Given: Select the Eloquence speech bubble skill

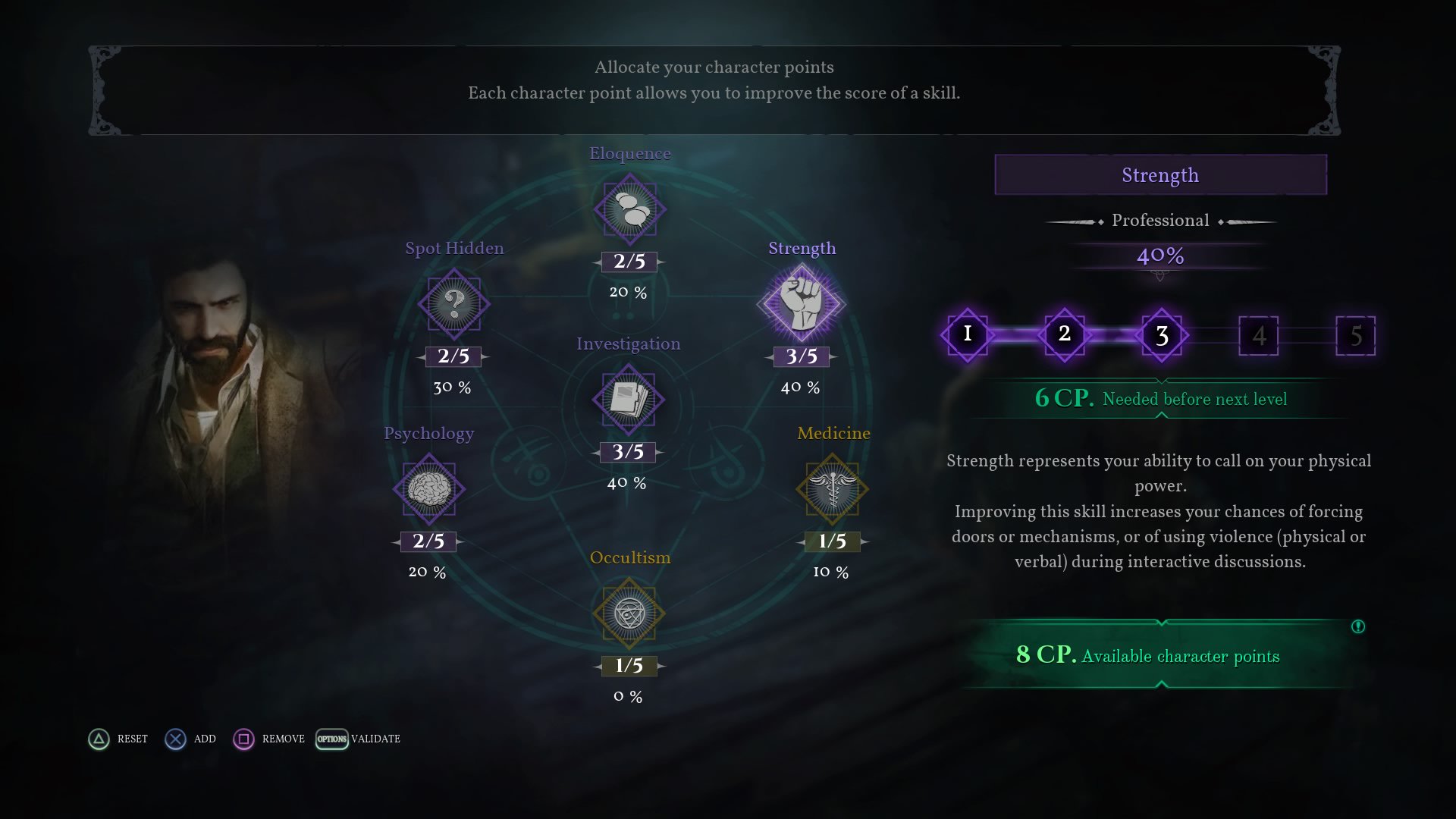Looking at the screenshot, I should point(629,209).
